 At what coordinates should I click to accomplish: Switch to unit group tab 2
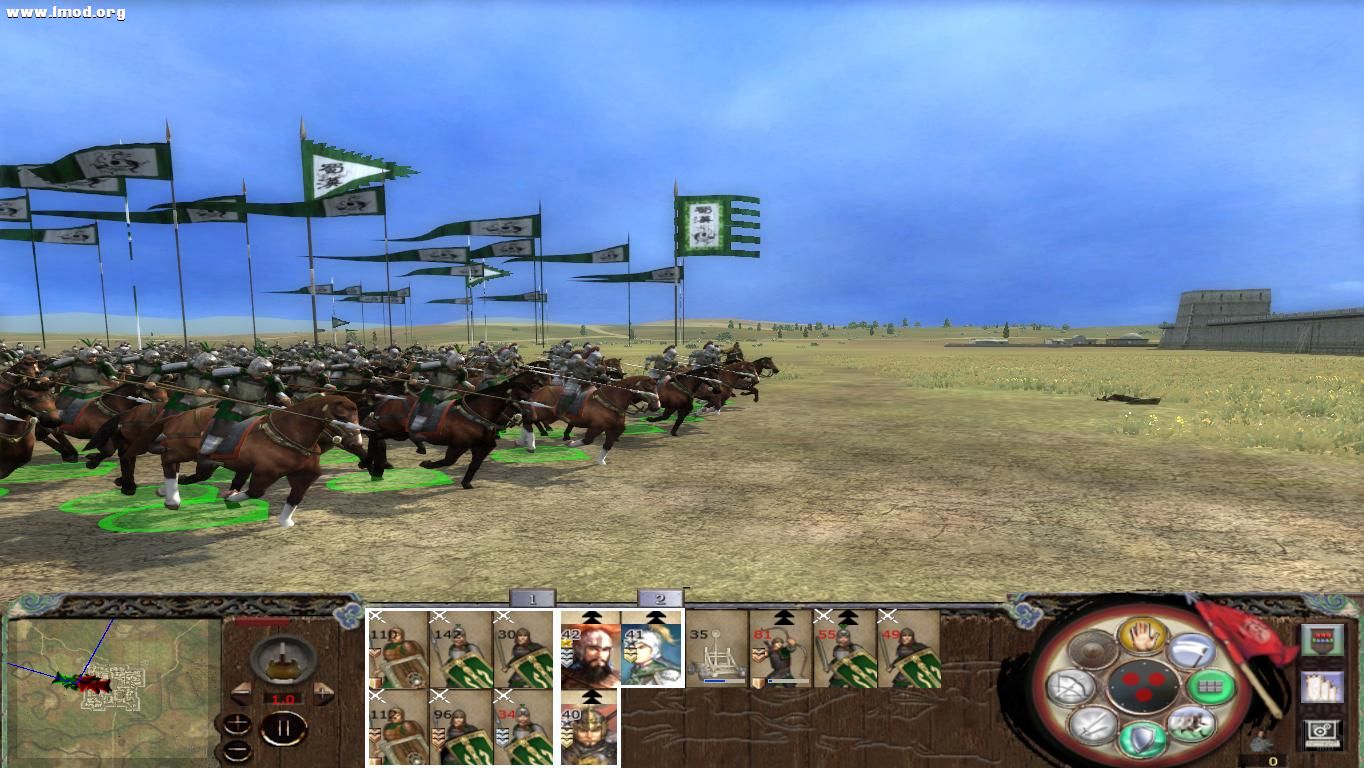point(662,599)
